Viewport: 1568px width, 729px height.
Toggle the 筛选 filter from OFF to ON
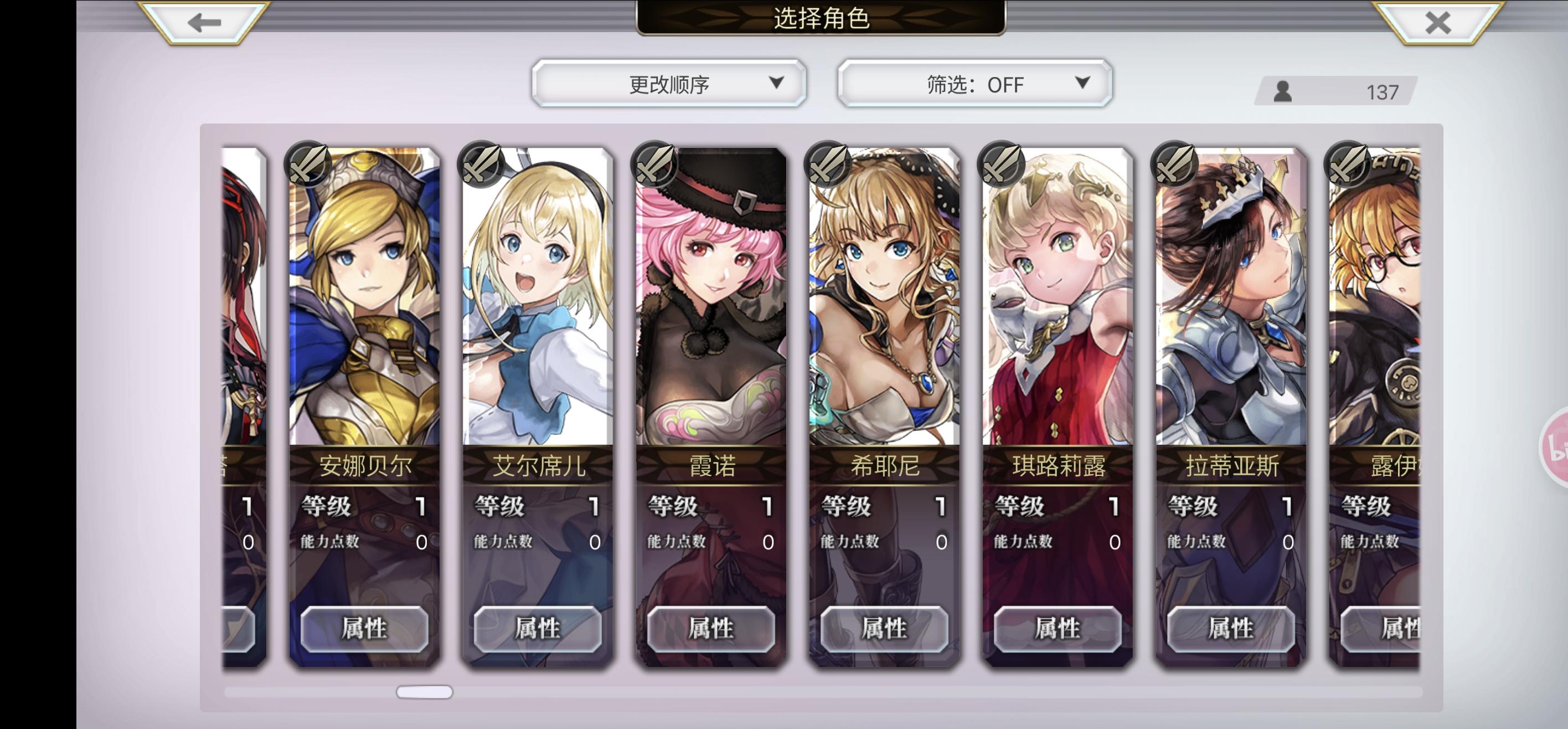point(972,84)
